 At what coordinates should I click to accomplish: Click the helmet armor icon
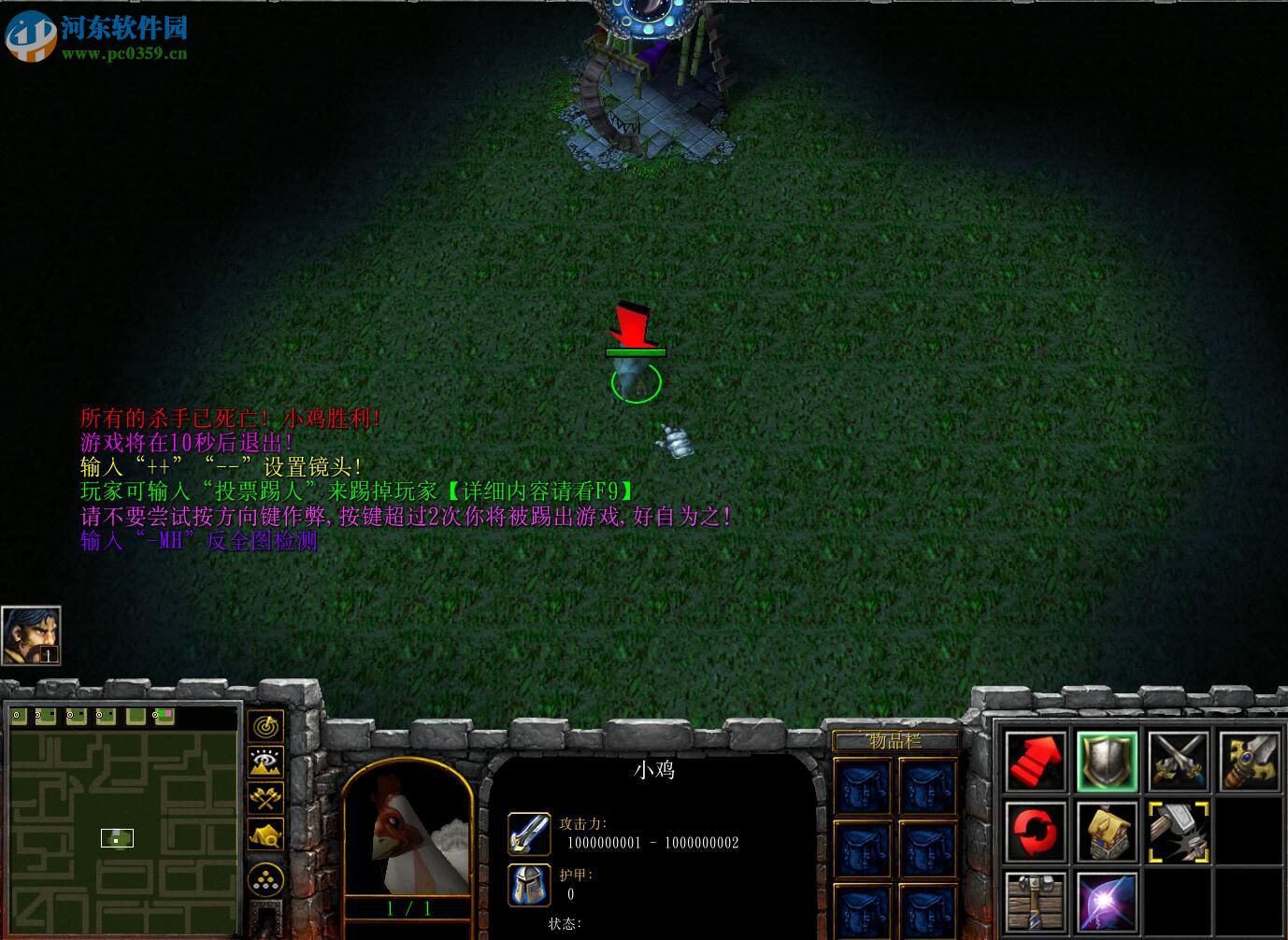point(528,884)
